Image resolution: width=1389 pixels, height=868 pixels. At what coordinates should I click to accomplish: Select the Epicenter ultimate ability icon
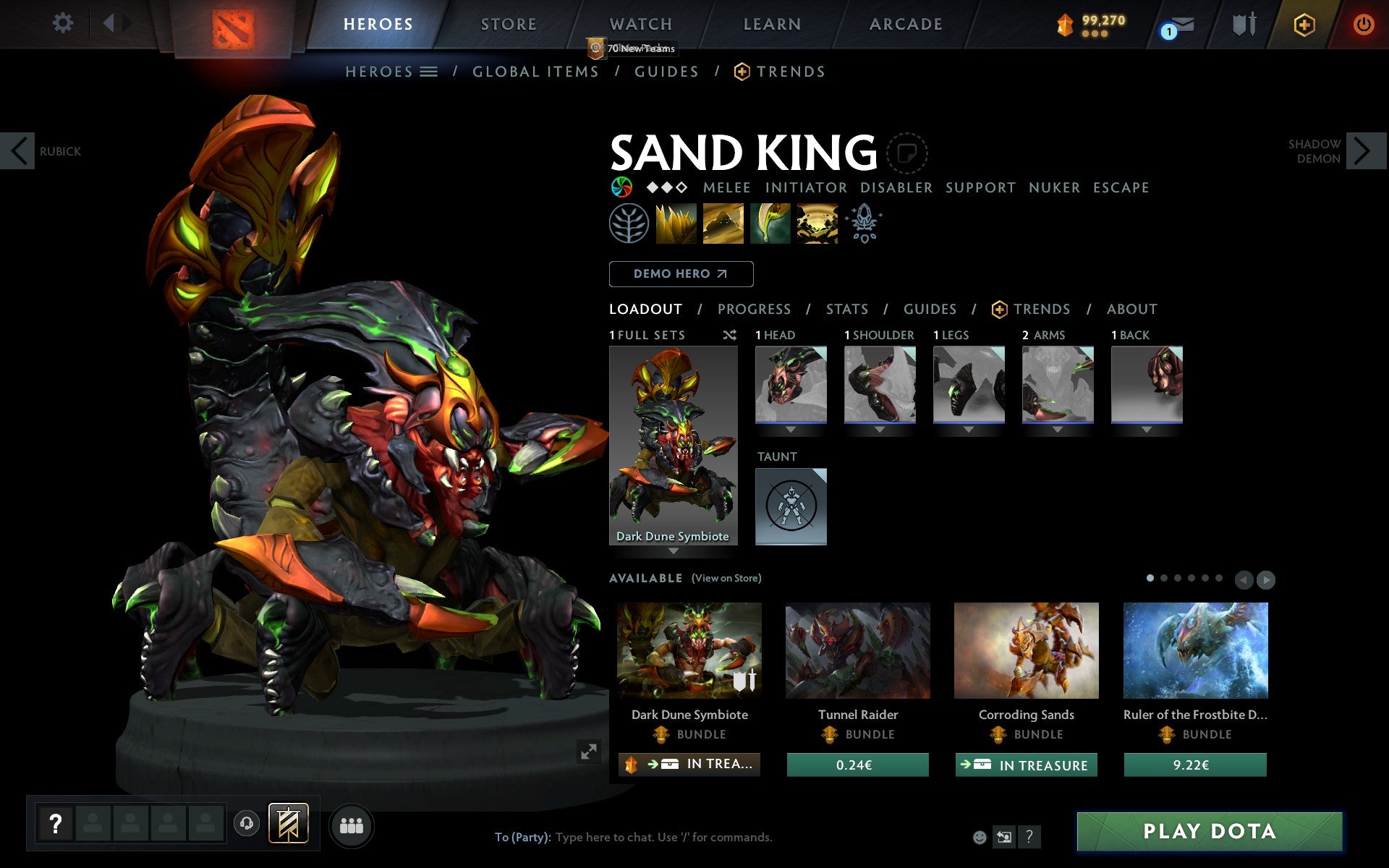point(816,224)
